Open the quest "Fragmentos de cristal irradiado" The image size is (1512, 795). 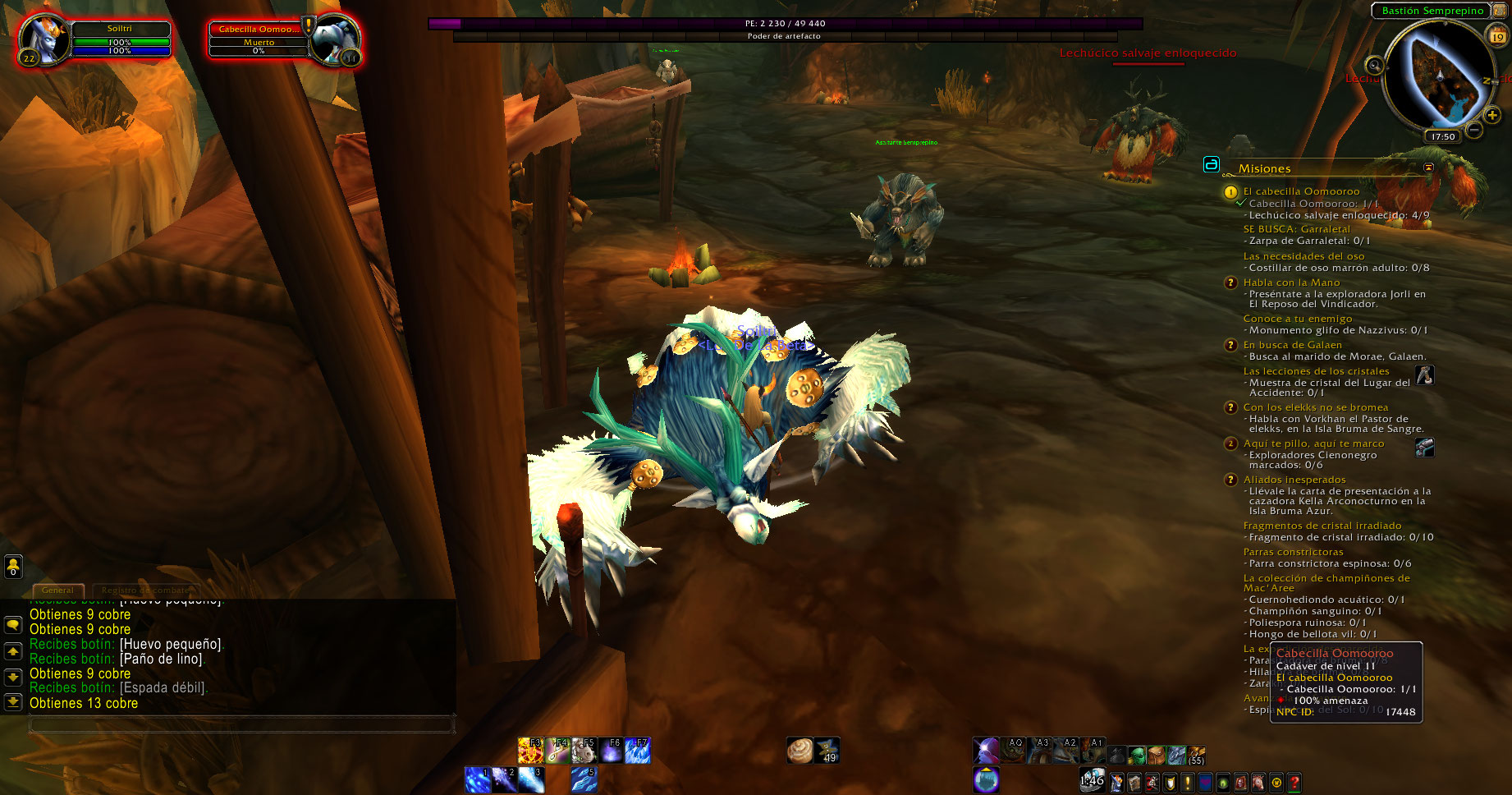[1322, 526]
